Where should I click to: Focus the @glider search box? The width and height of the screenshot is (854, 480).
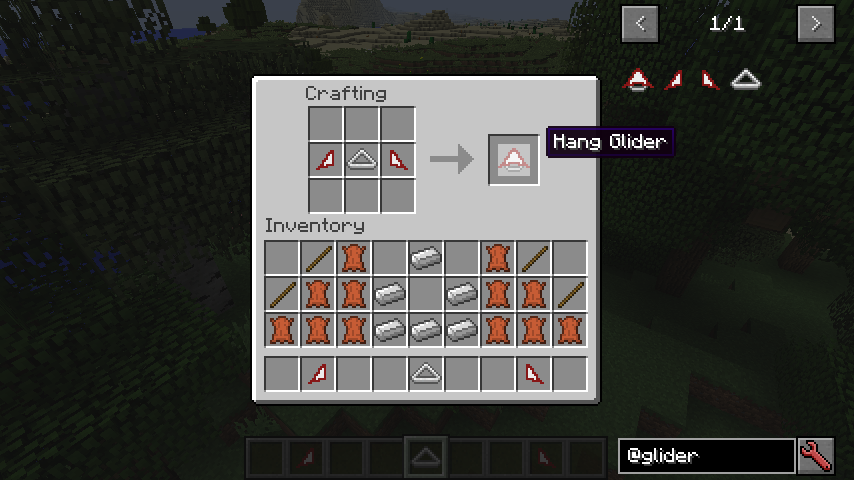tap(705, 456)
